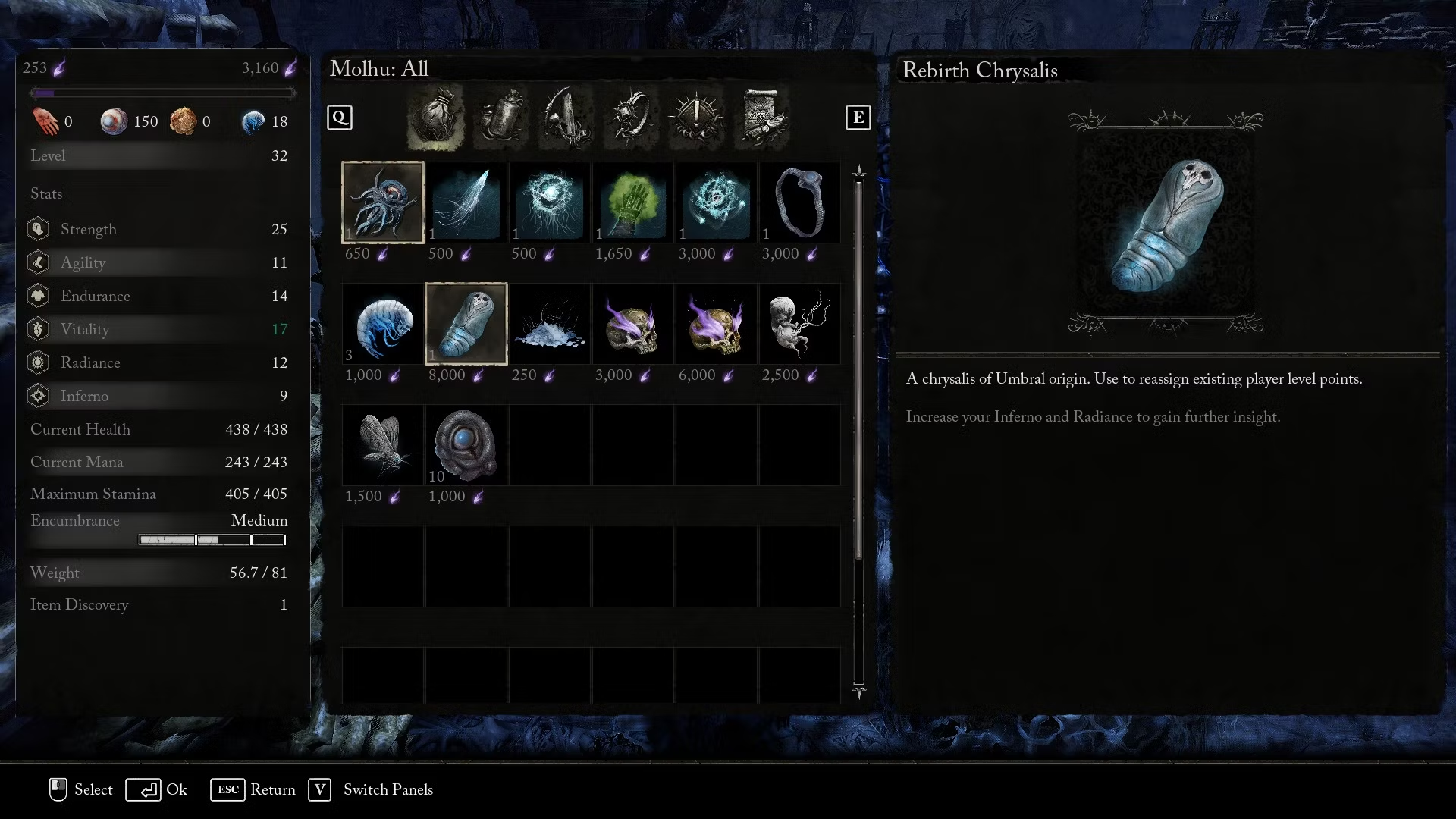This screenshot has height=819, width=1456.
Task: Open the canister category tab
Action: click(500, 118)
